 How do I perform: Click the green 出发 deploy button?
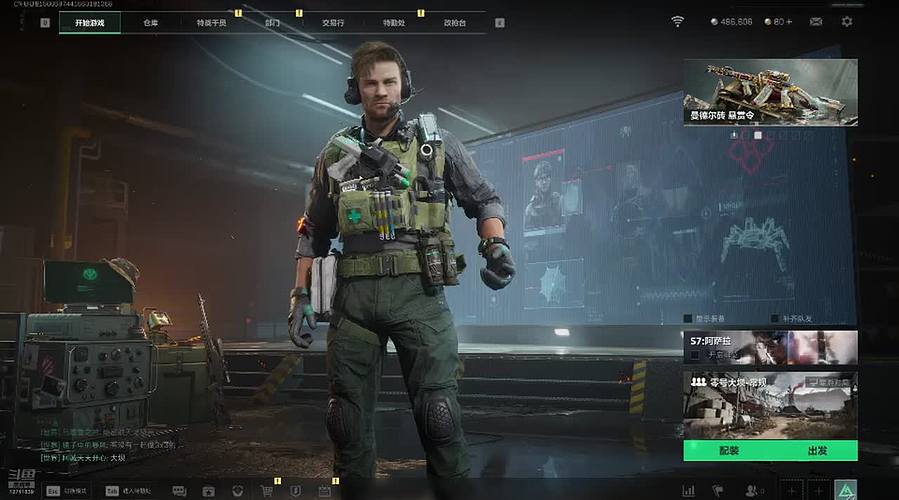tap(816, 451)
